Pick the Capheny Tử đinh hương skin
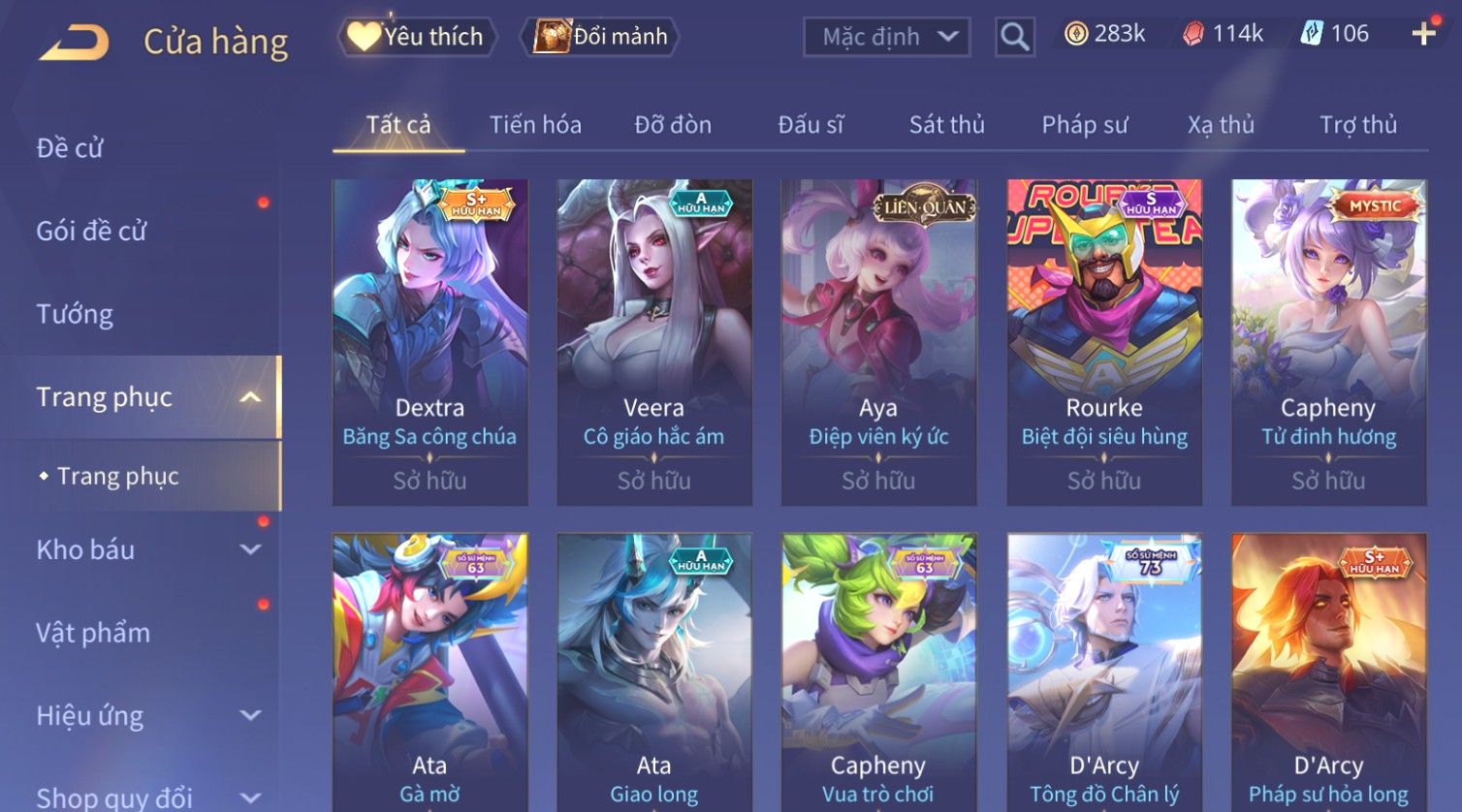Screen dimensions: 1462x812 pyautogui.click(x=1328, y=341)
